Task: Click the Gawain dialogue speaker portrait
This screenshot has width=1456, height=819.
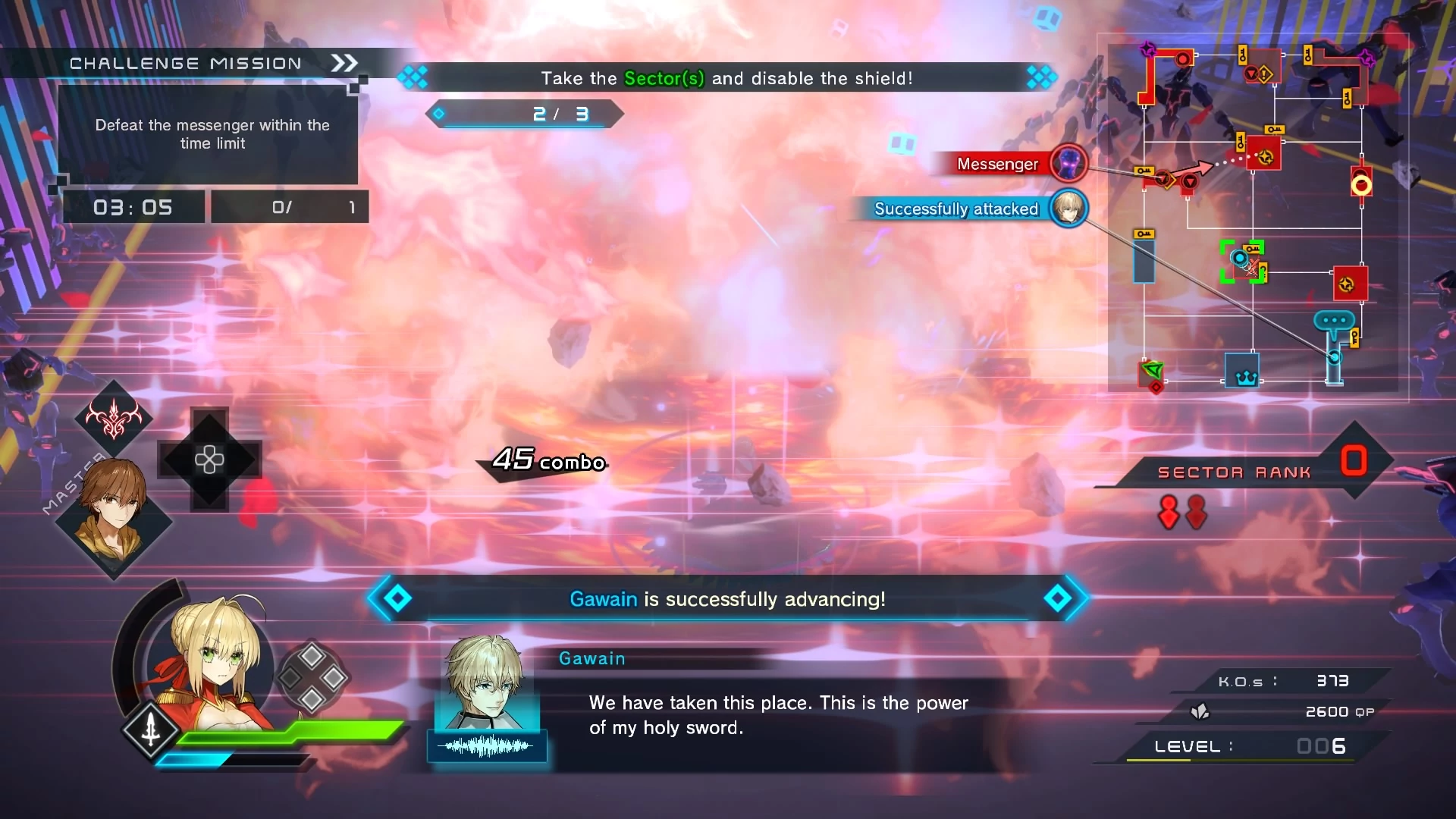Action: point(487,682)
